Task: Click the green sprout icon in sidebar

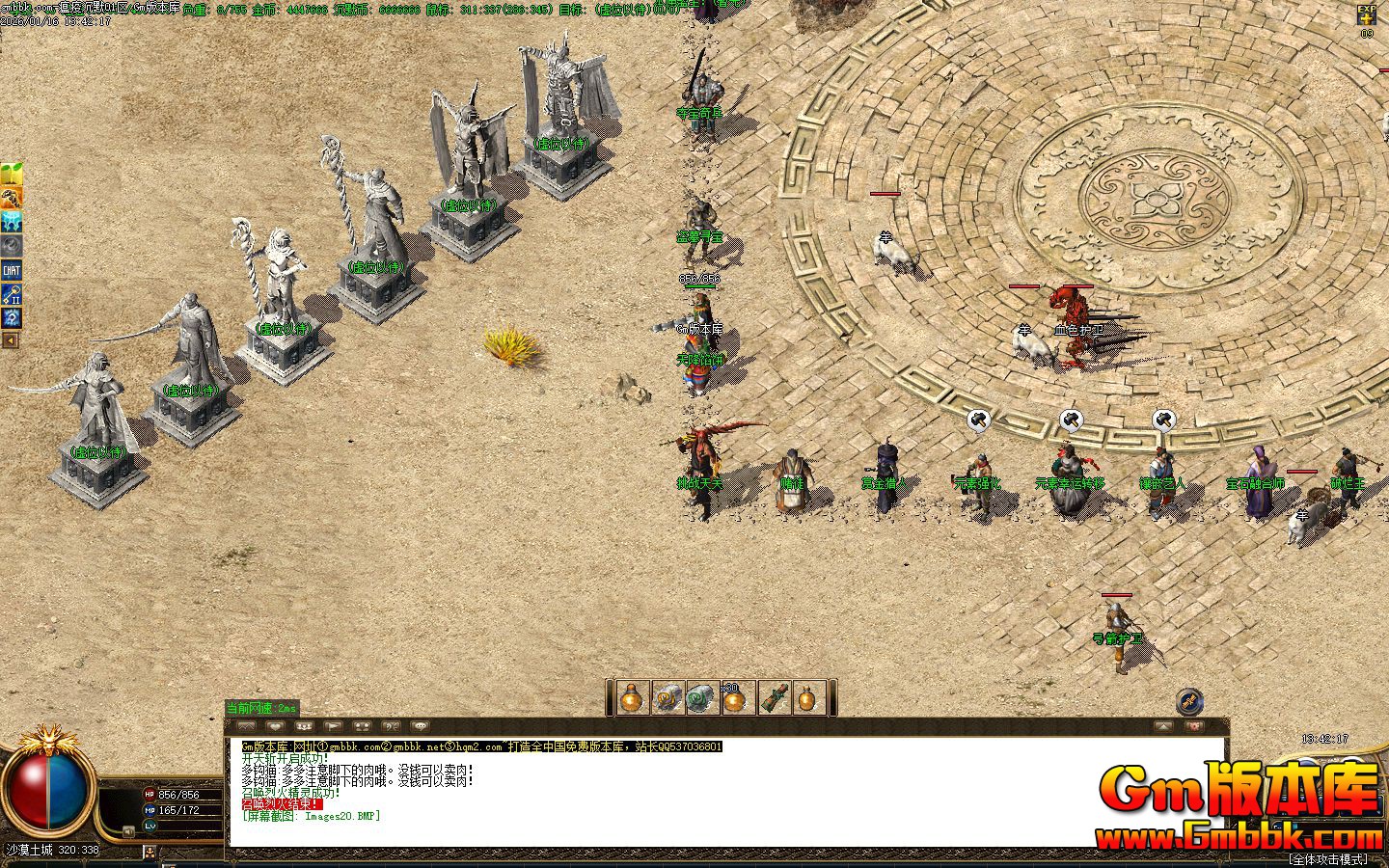Action: pos(12,175)
